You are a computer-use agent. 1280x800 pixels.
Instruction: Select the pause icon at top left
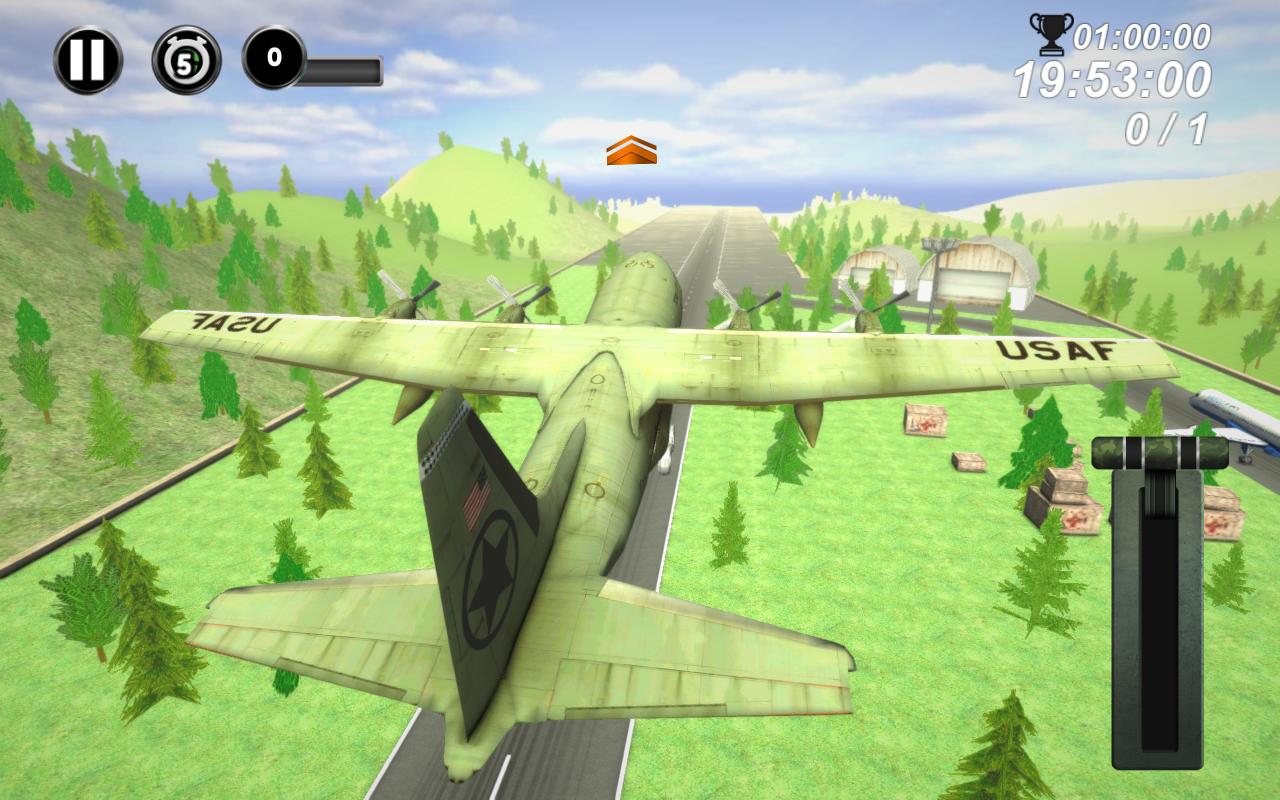click(85, 58)
